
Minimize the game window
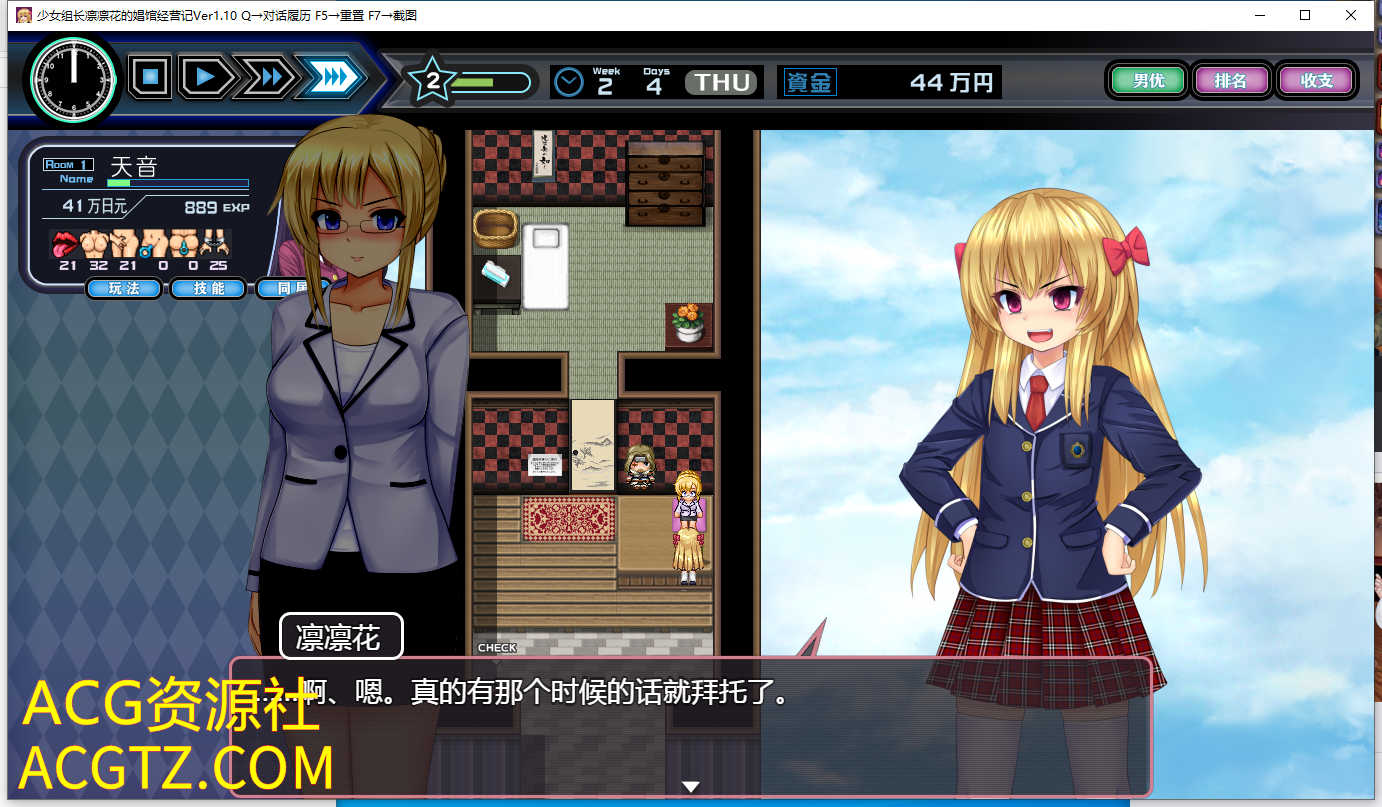click(x=1259, y=15)
